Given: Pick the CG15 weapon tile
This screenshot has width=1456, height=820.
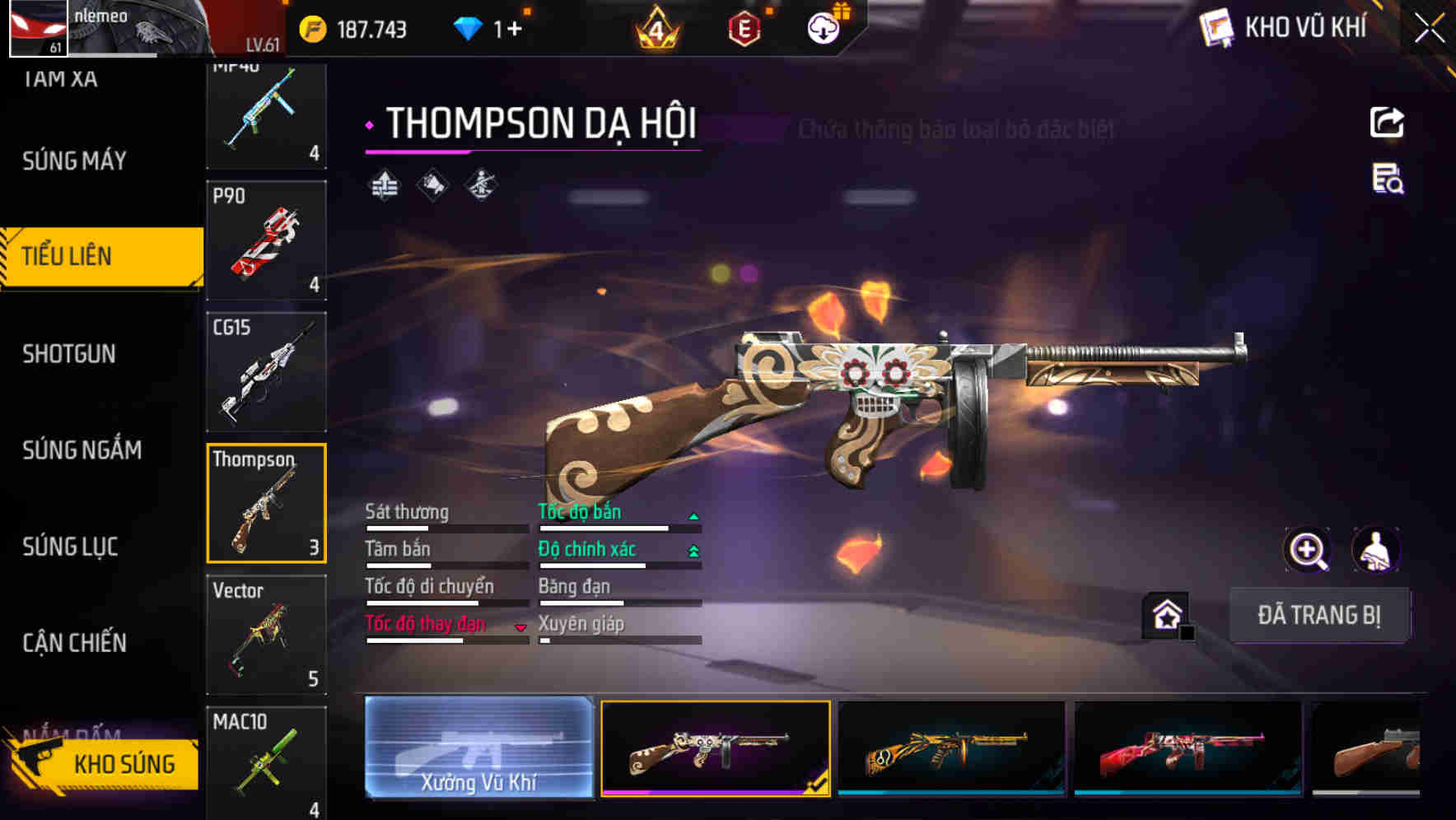Looking at the screenshot, I should (x=266, y=372).
